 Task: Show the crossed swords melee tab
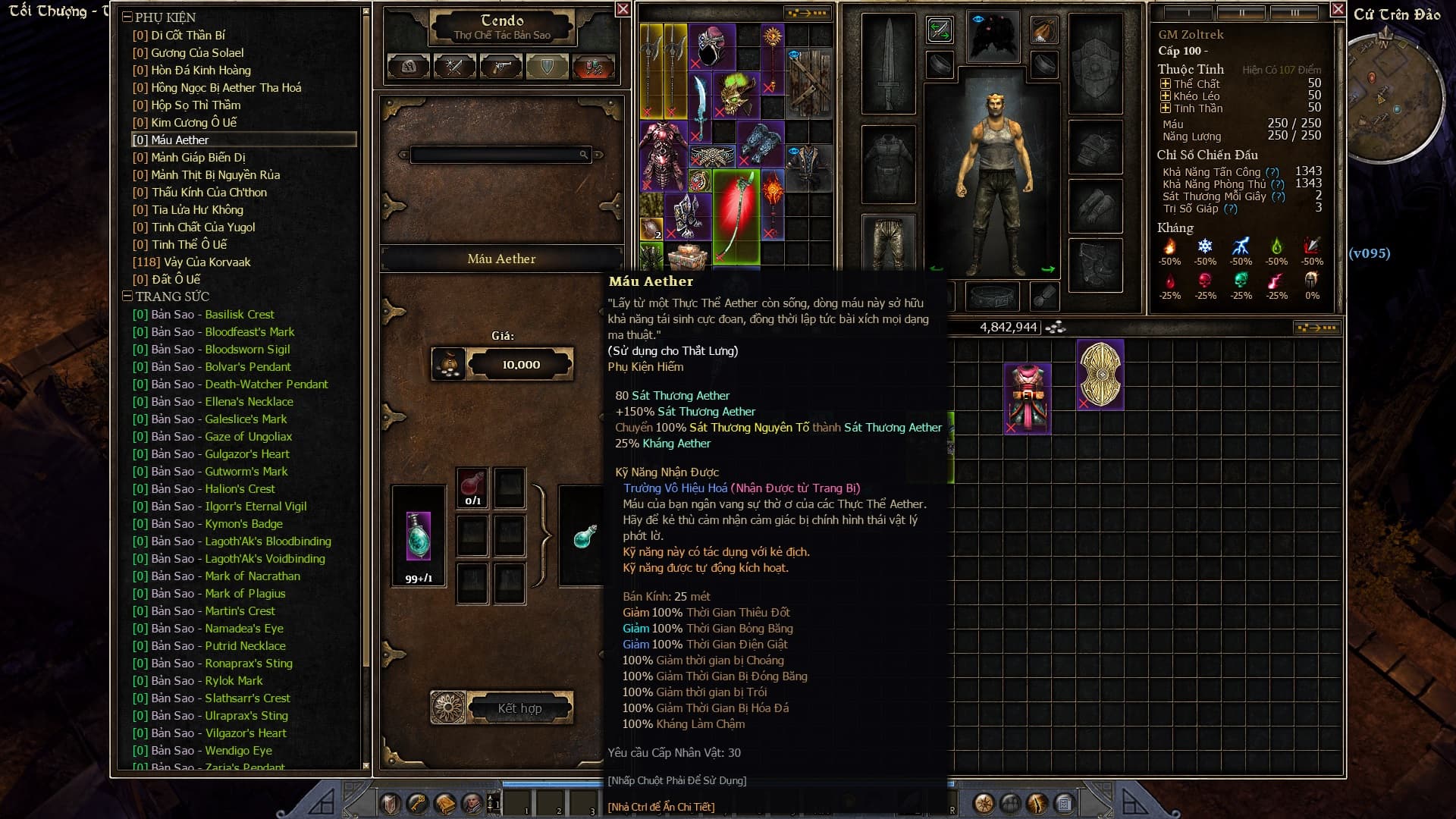(455, 67)
